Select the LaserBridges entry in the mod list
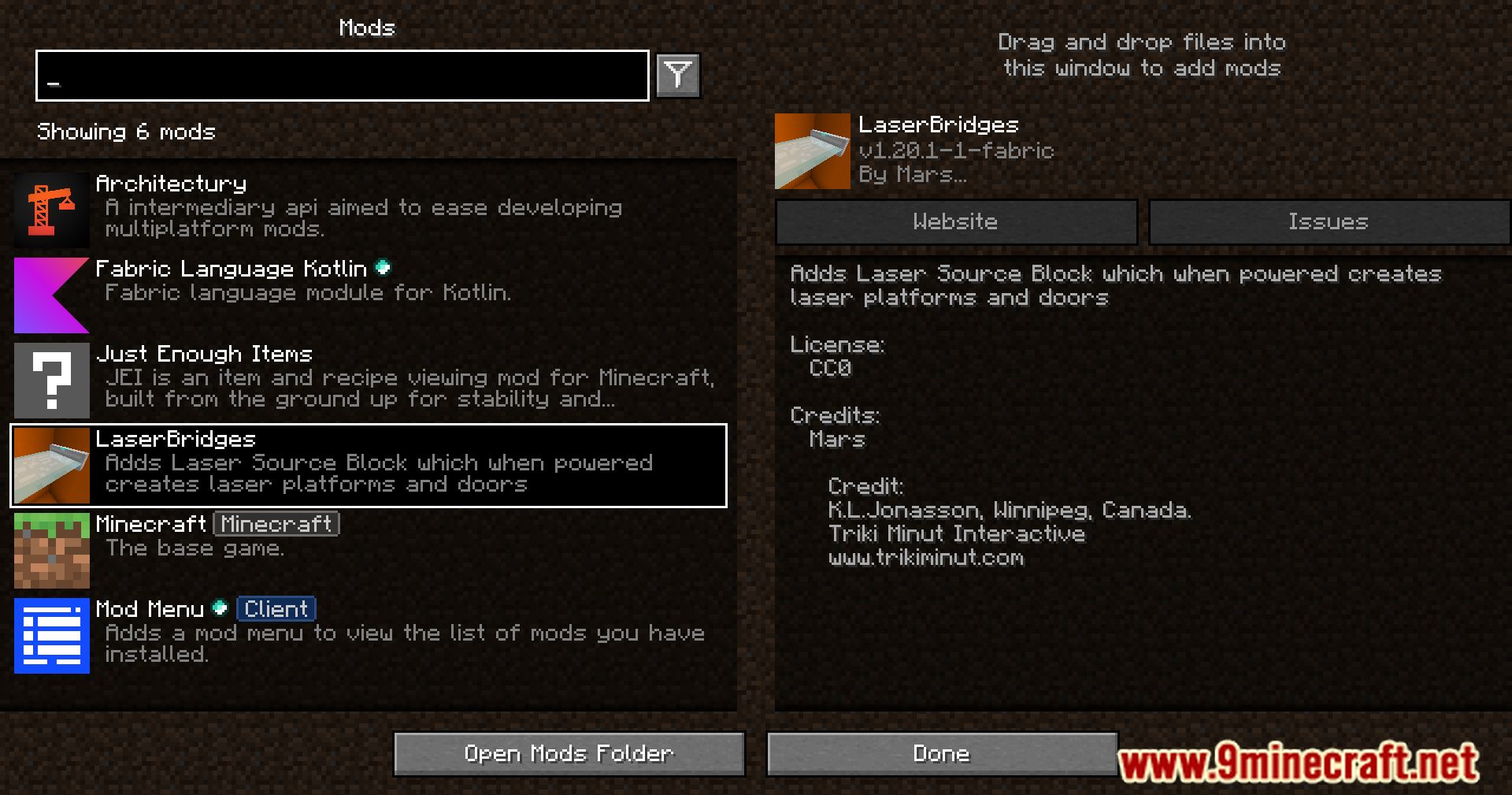Image resolution: width=1512 pixels, height=795 pixels. [369, 465]
